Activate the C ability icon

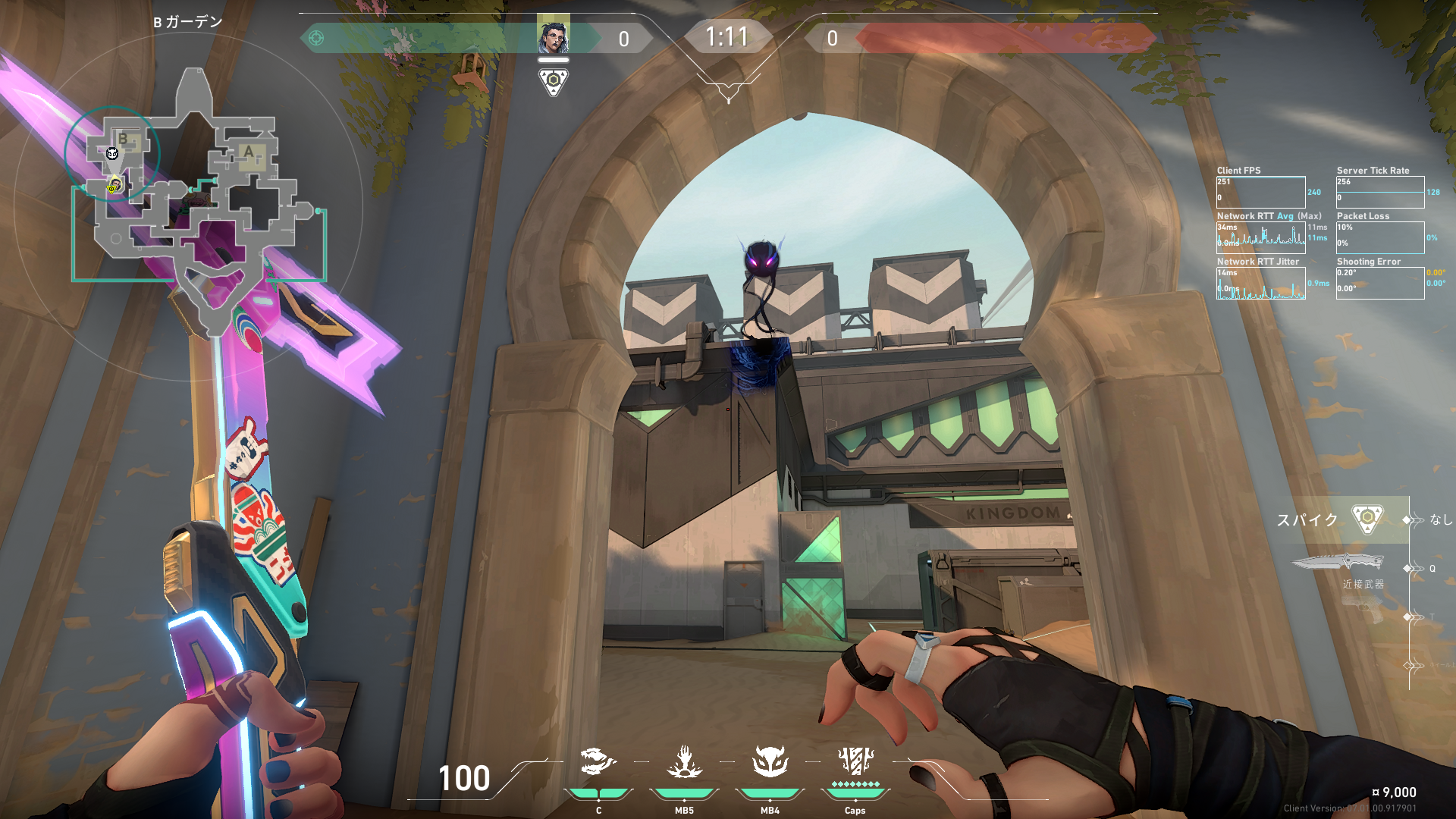pos(598,762)
